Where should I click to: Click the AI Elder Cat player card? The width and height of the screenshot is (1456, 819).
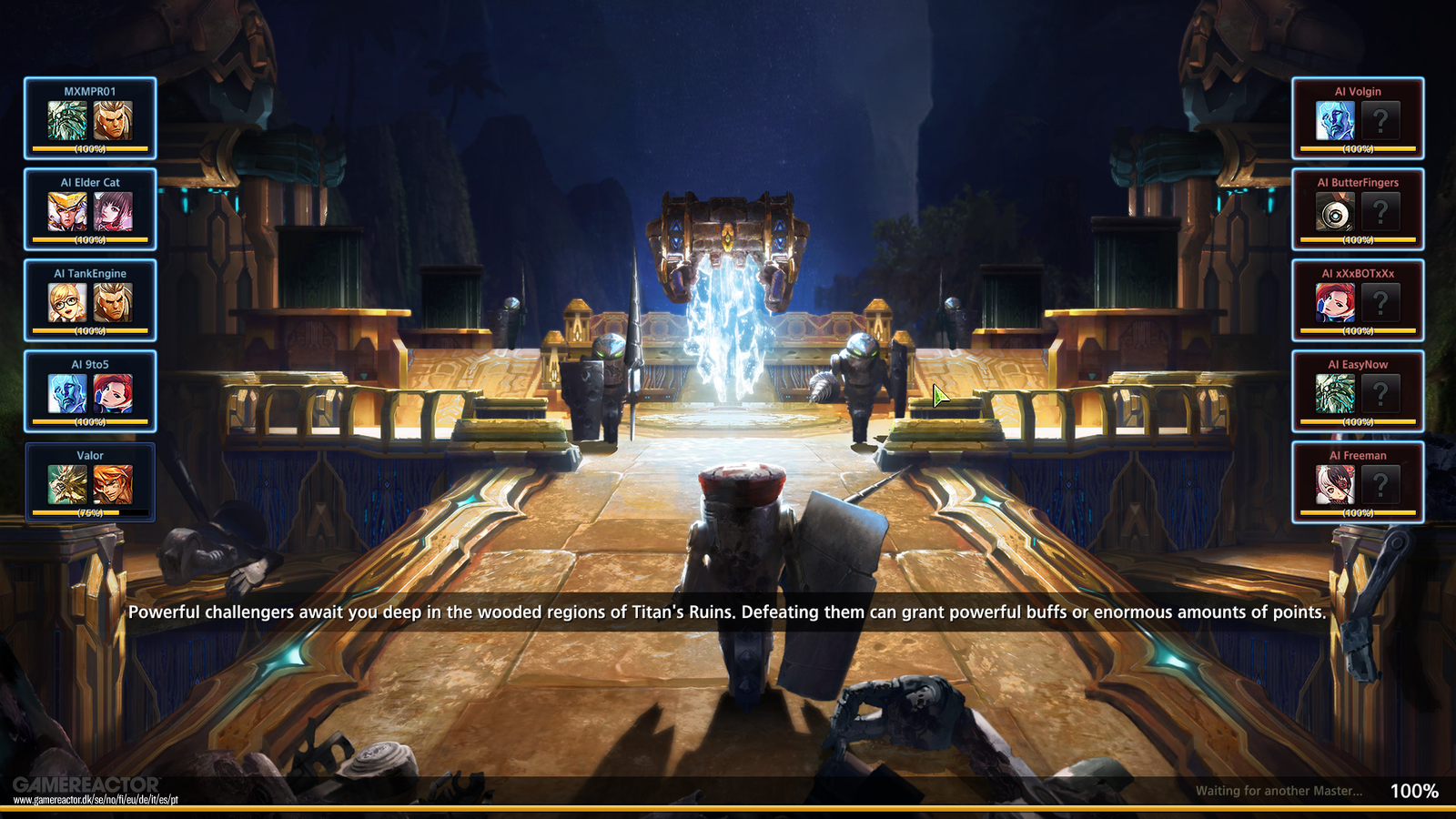(90, 209)
